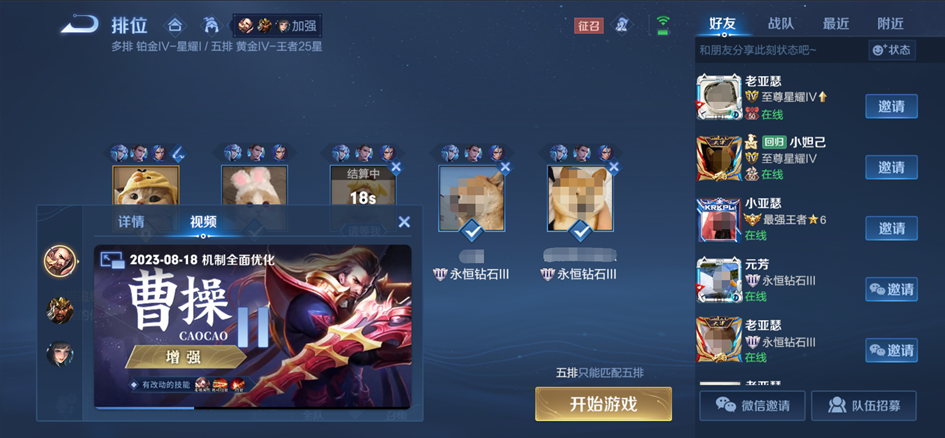Start the match with 开始游戏
Screen dimensions: 945x438
pyautogui.click(x=603, y=404)
